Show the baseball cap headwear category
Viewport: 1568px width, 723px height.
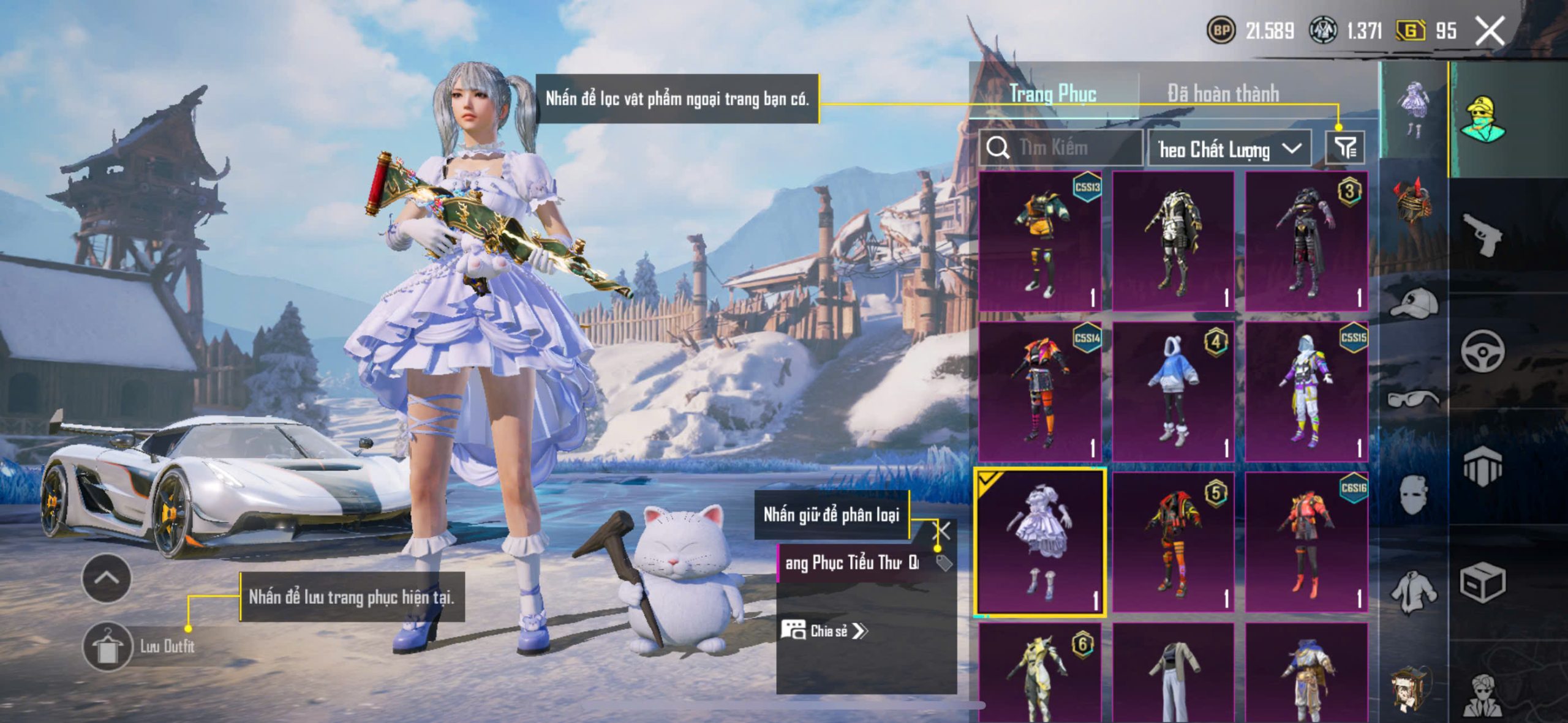pos(1414,303)
